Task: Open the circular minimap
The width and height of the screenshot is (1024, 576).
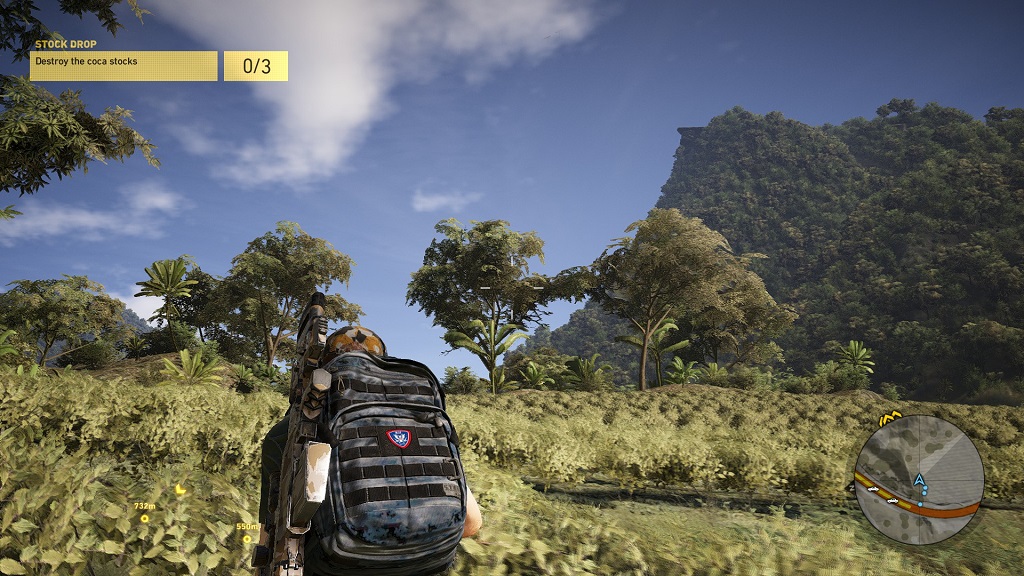Action: coord(919,480)
